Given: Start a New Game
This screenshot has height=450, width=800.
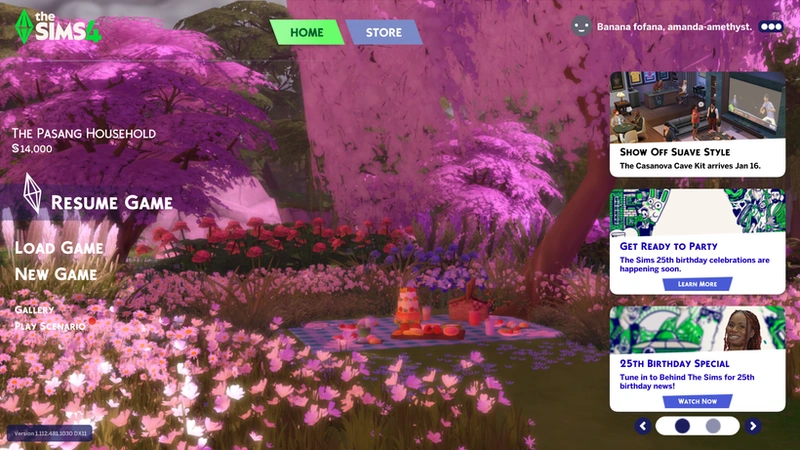Looking at the screenshot, I should pos(56,274).
